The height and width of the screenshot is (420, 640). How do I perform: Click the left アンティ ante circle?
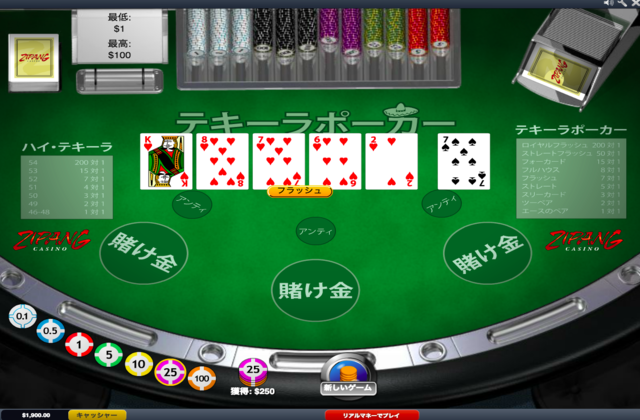coord(191,204)
